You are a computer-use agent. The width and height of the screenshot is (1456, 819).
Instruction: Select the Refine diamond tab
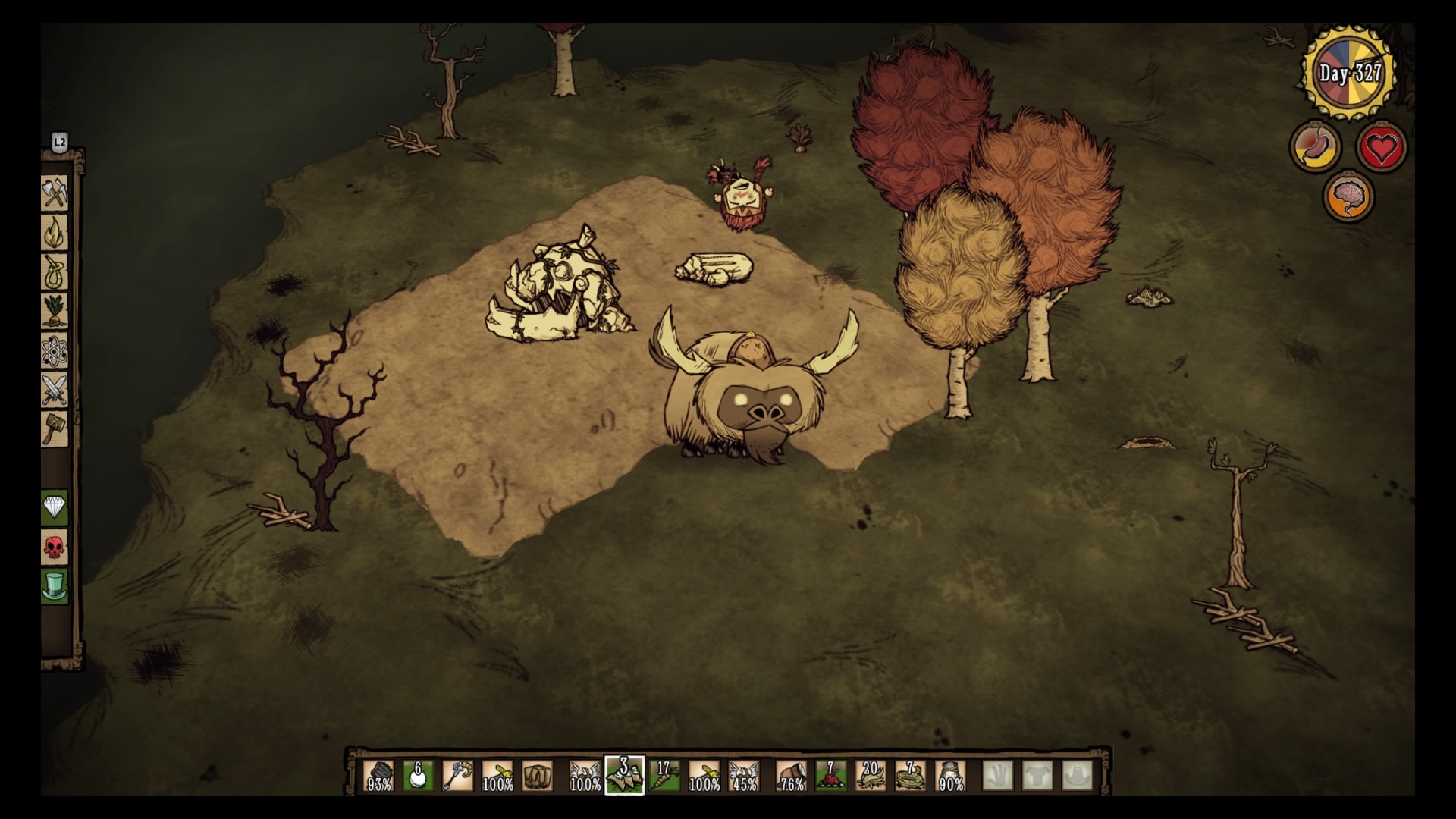55,507
